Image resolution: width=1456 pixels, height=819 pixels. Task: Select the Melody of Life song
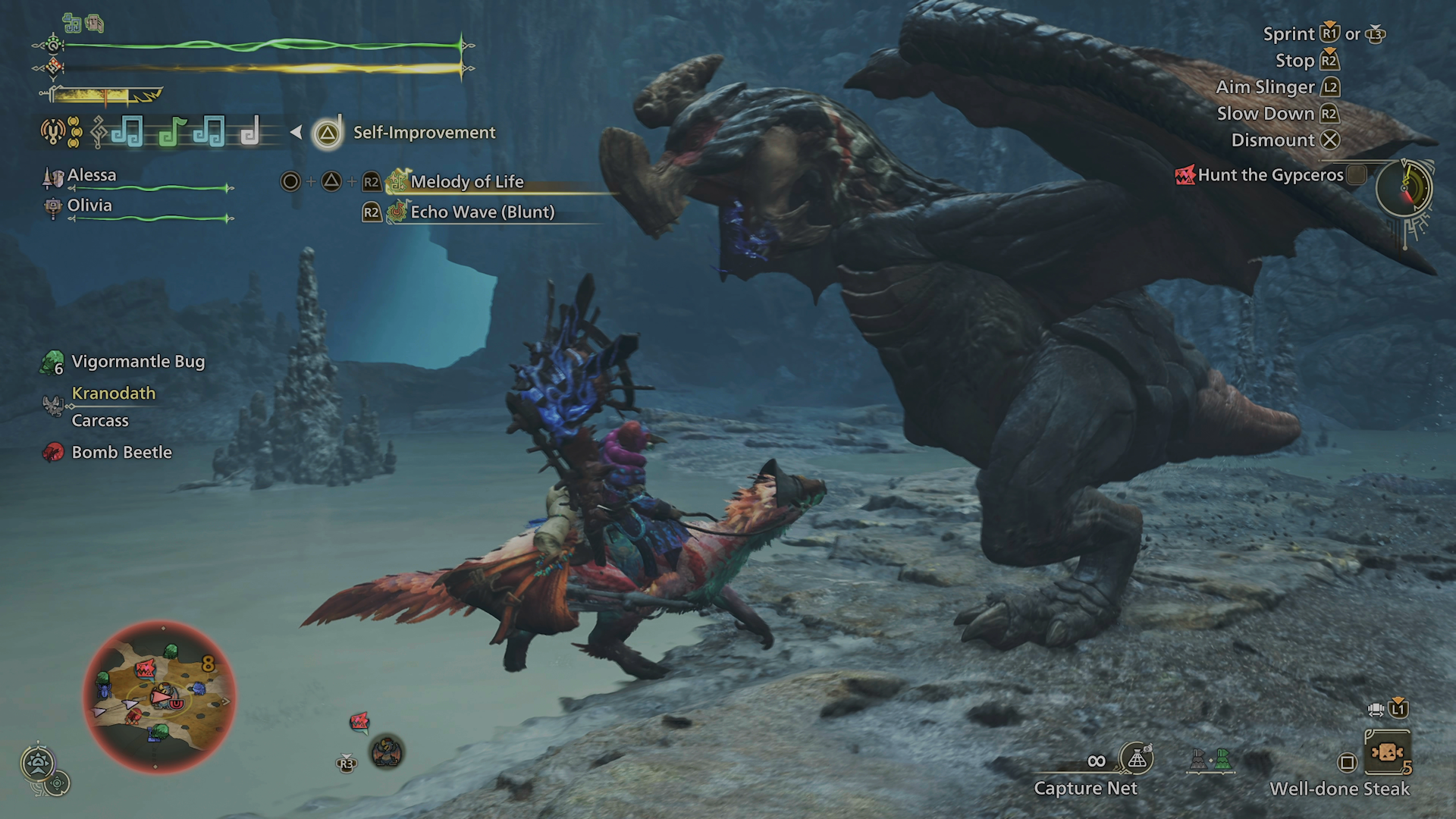(466, 182)
